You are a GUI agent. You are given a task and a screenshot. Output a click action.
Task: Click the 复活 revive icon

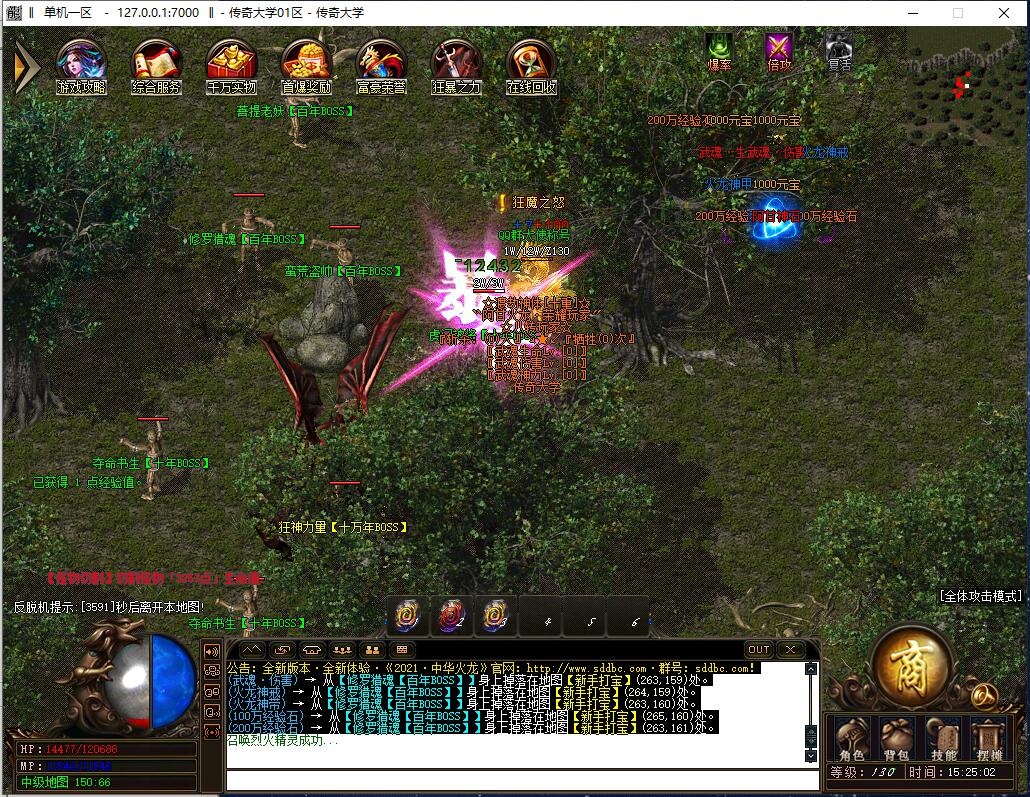coord(839,48)
